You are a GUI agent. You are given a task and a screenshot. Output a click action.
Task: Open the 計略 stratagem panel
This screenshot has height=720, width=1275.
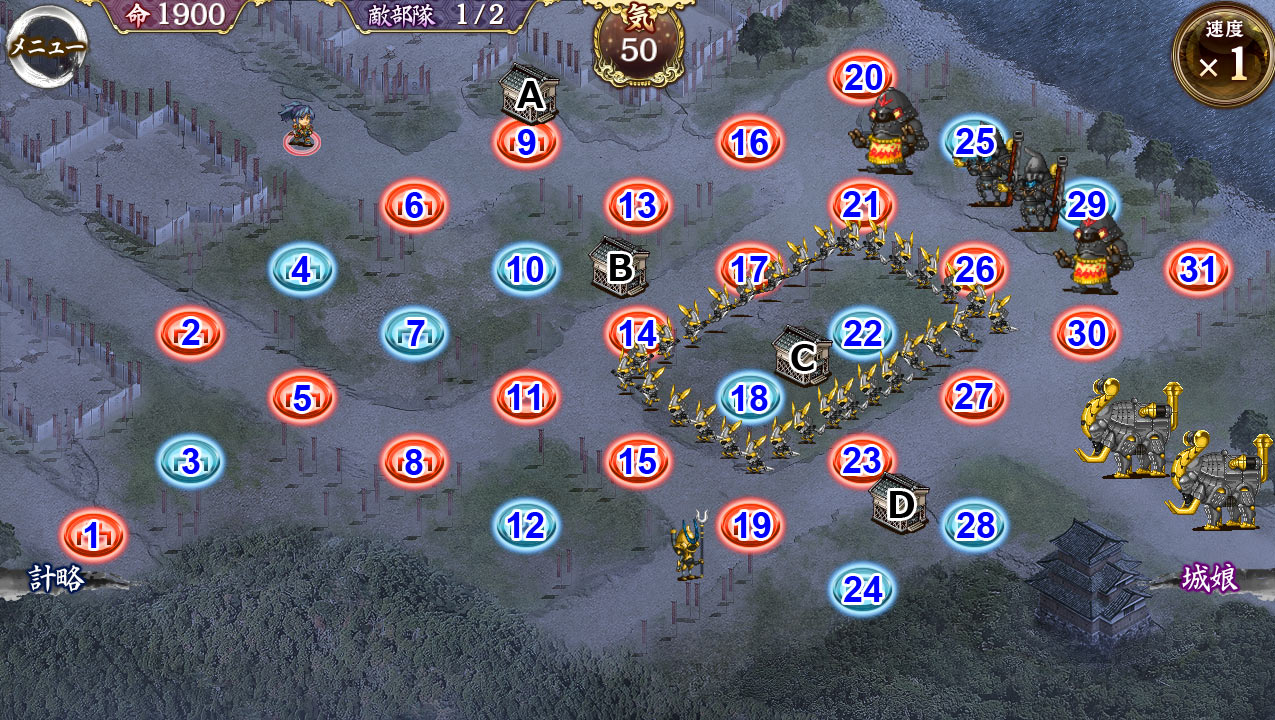click(56, 578)
